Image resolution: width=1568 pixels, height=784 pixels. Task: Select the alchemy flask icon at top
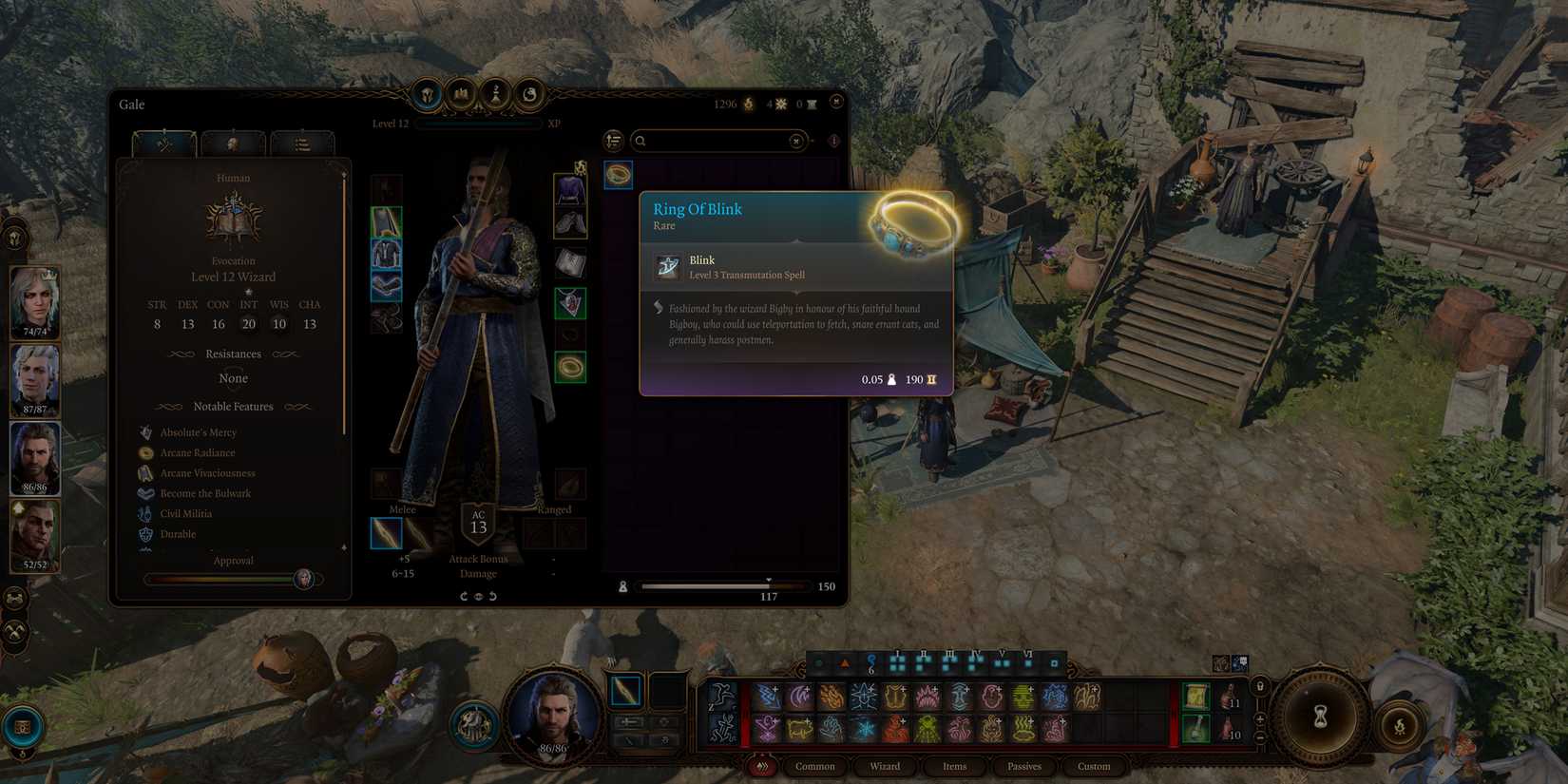tap(494, 95)
